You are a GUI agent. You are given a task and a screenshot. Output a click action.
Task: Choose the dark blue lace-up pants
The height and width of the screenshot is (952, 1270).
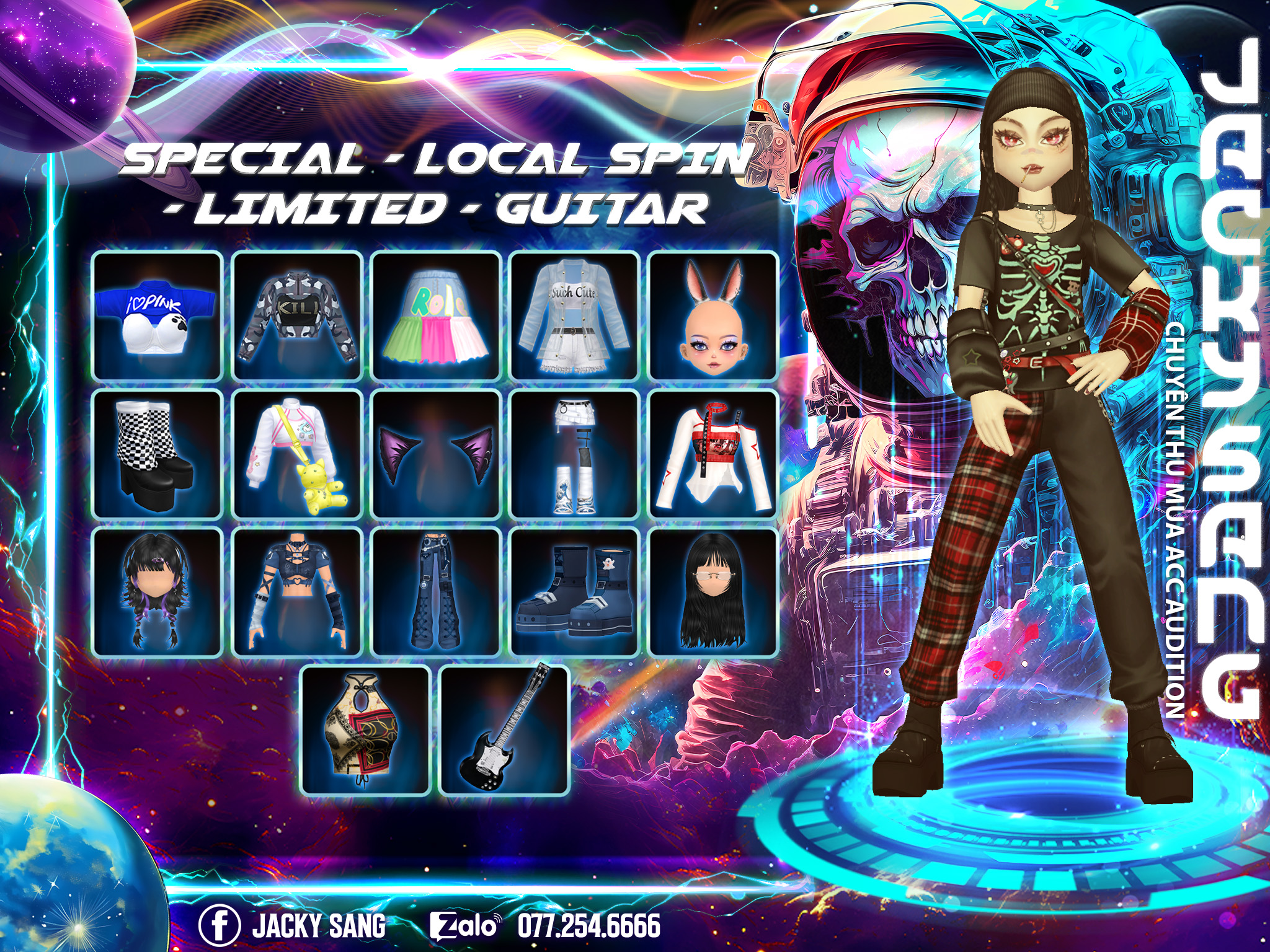(436, 593)
